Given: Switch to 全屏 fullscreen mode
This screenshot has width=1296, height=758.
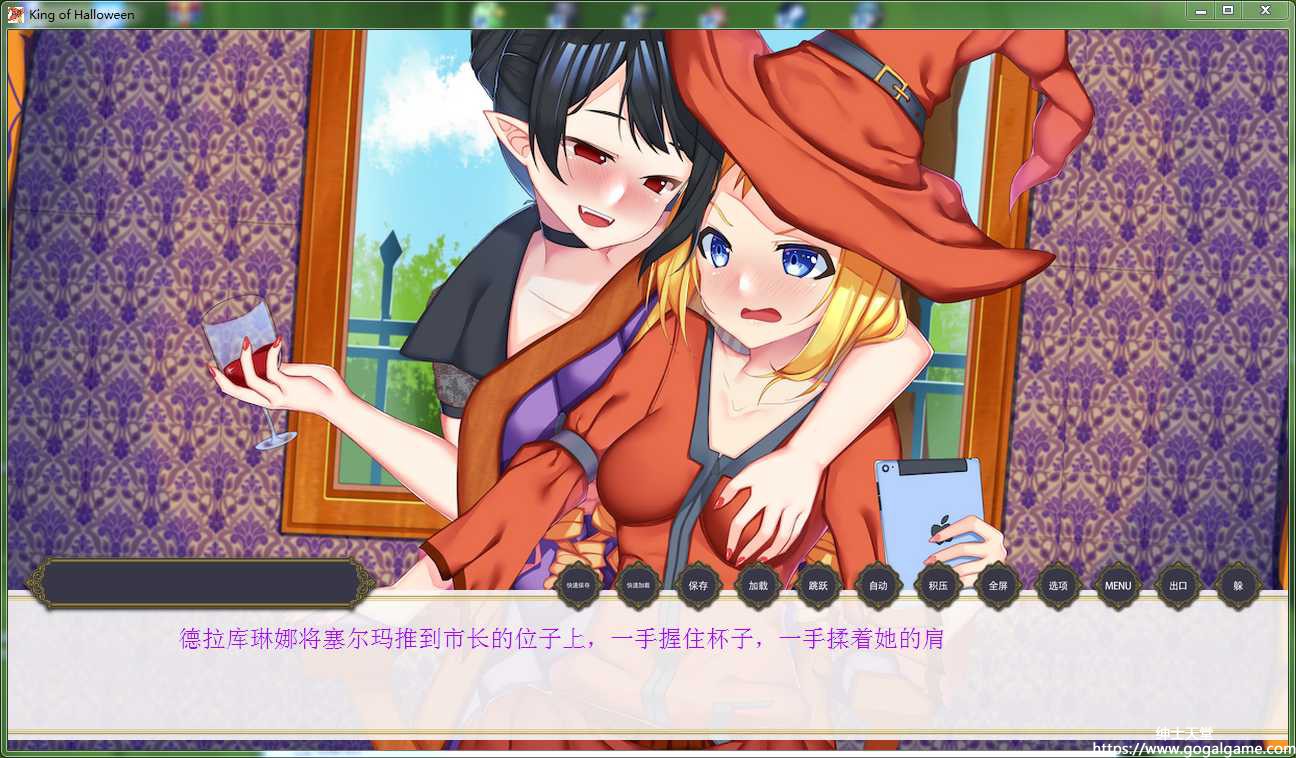Looking at the screenshot, I should point(998,586).
